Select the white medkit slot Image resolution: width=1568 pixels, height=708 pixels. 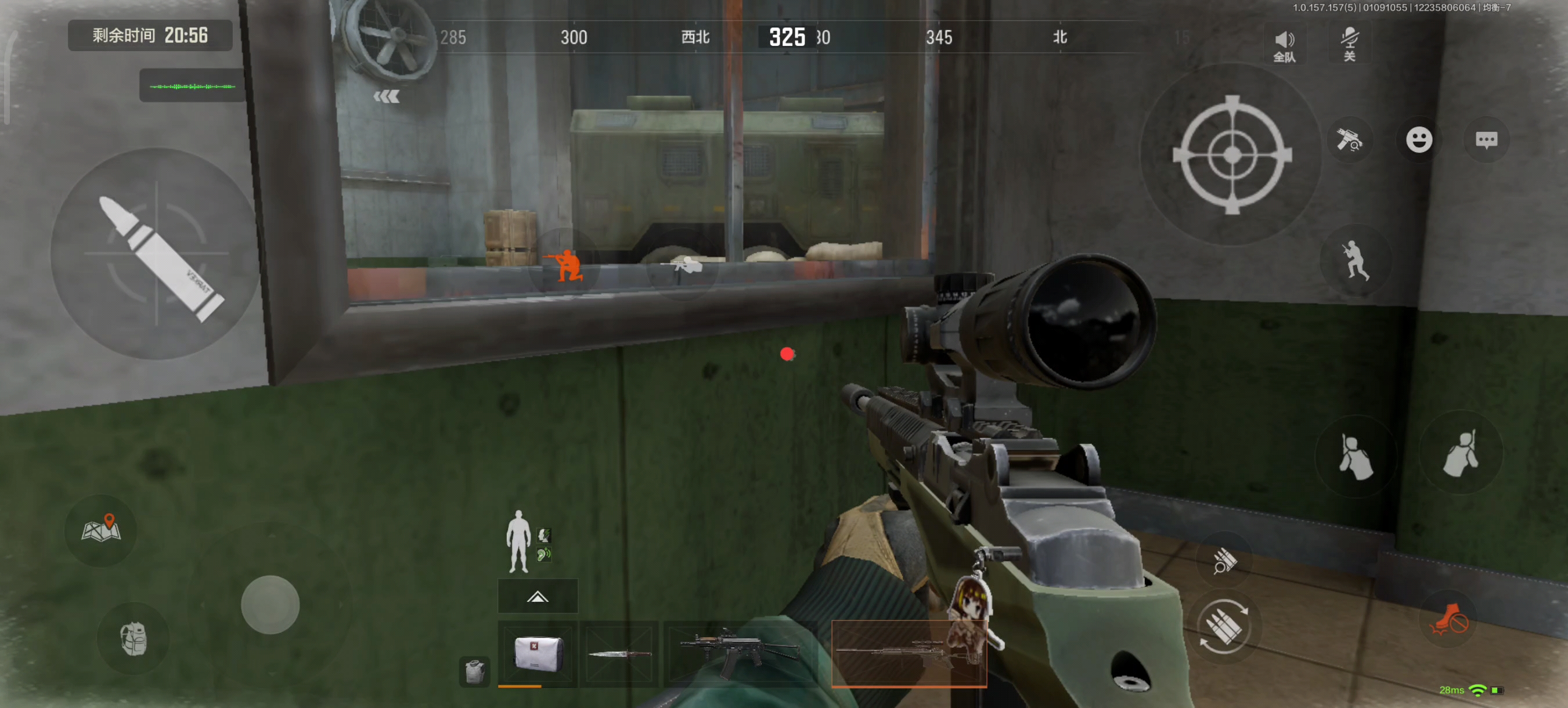coord(537,653)
